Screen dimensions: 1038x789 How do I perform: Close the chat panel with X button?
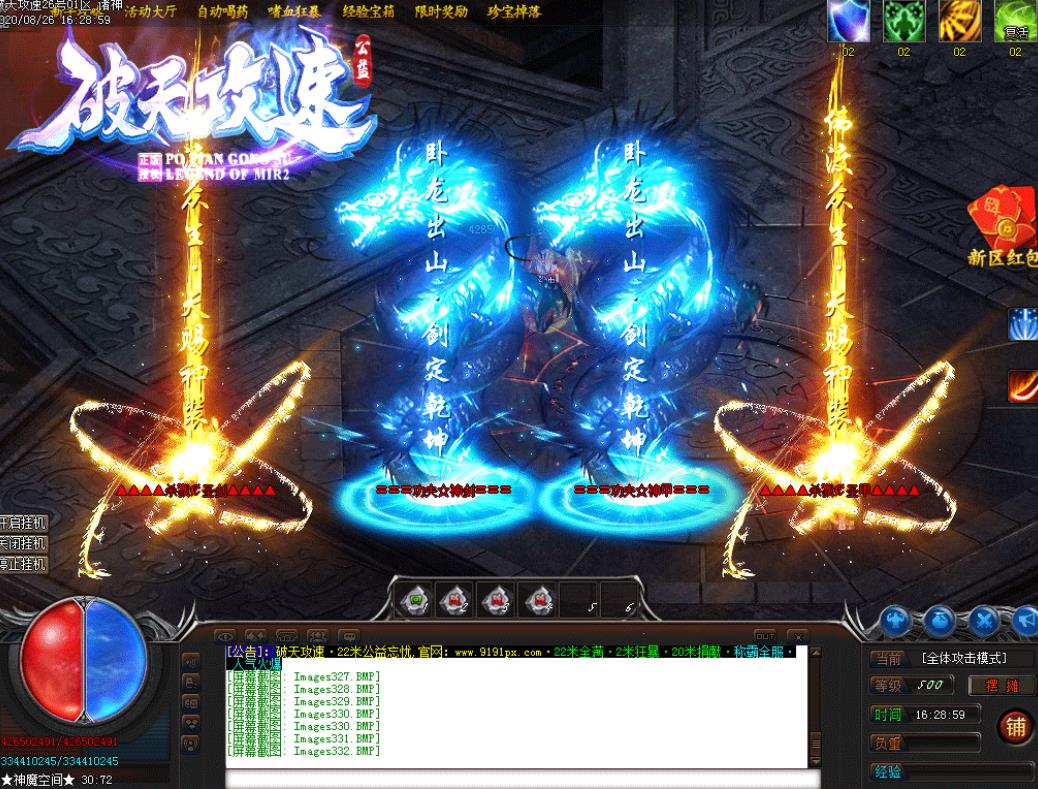pos(797,636)
